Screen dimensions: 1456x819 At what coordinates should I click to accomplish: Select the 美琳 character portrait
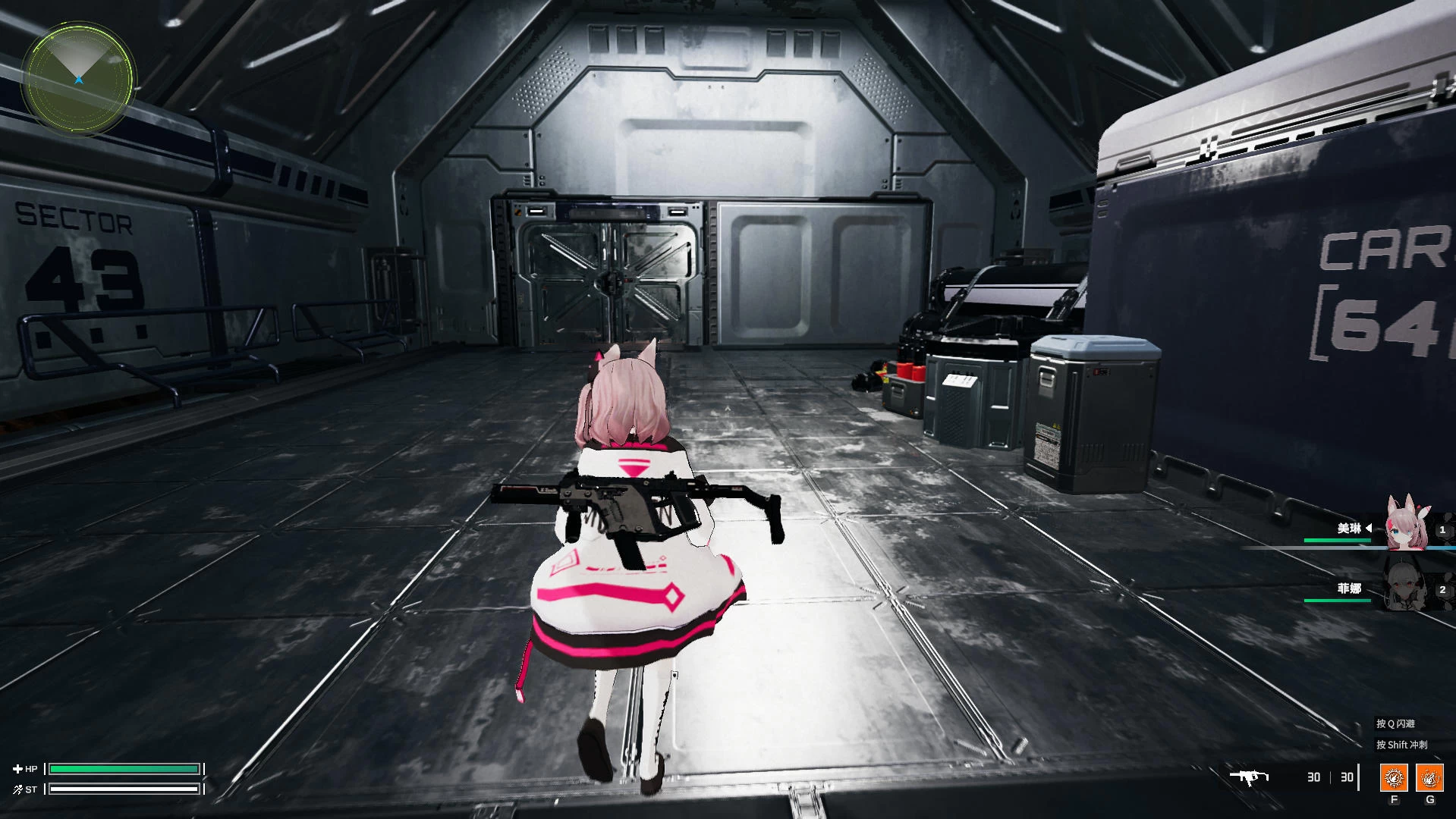1406,525
